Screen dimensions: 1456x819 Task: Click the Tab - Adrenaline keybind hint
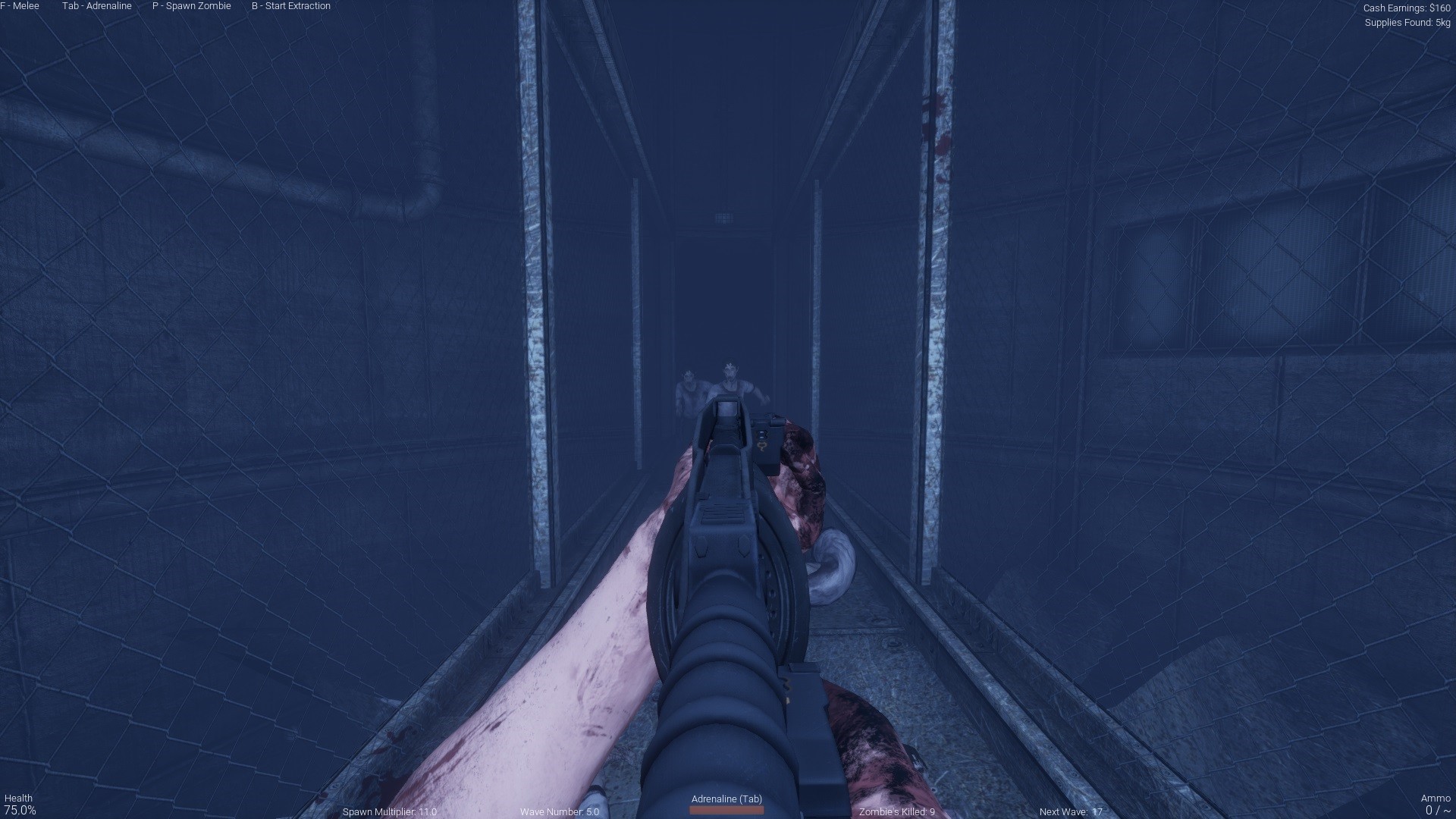pos(97,6)
